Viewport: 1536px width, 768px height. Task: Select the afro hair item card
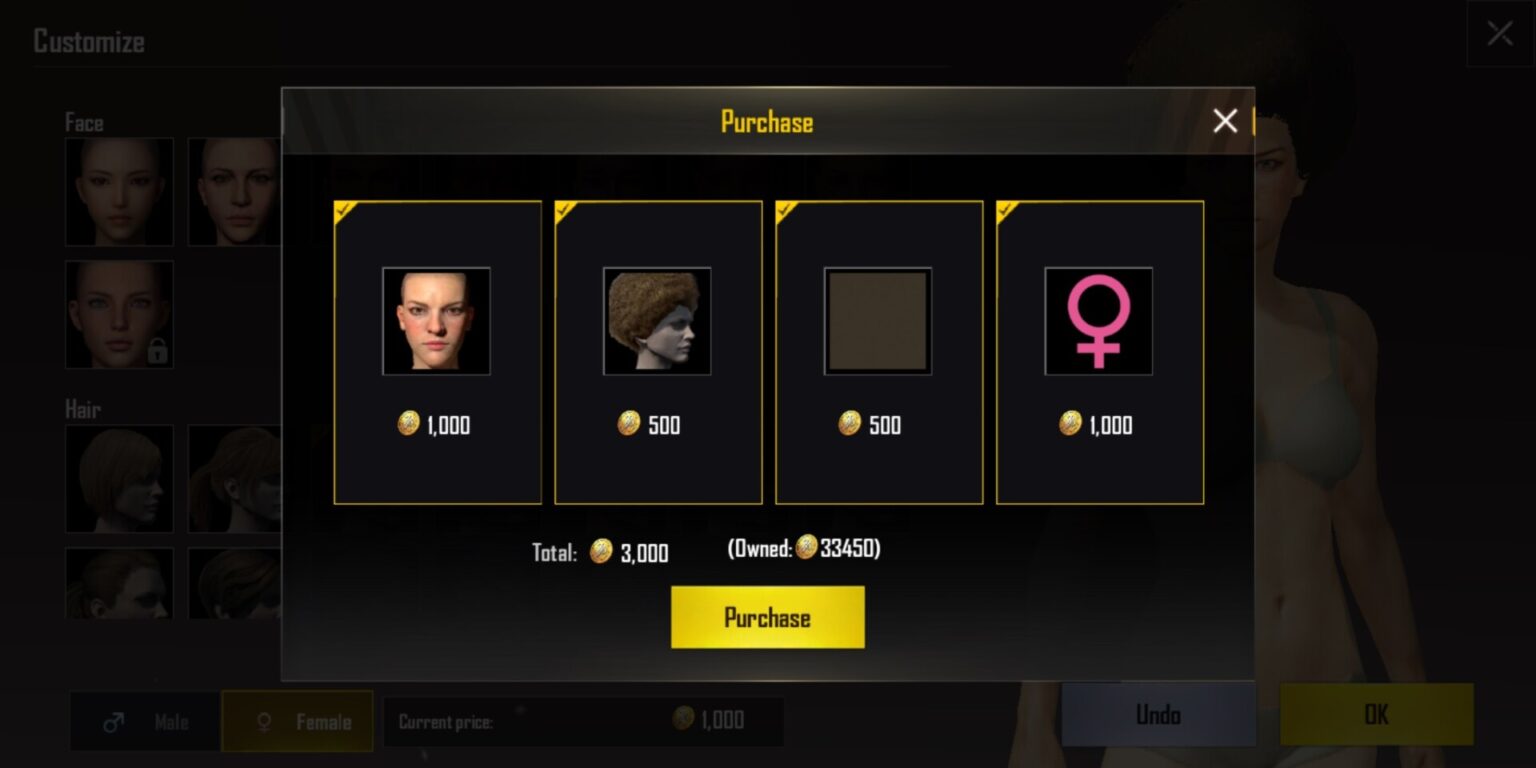point(658,352)
